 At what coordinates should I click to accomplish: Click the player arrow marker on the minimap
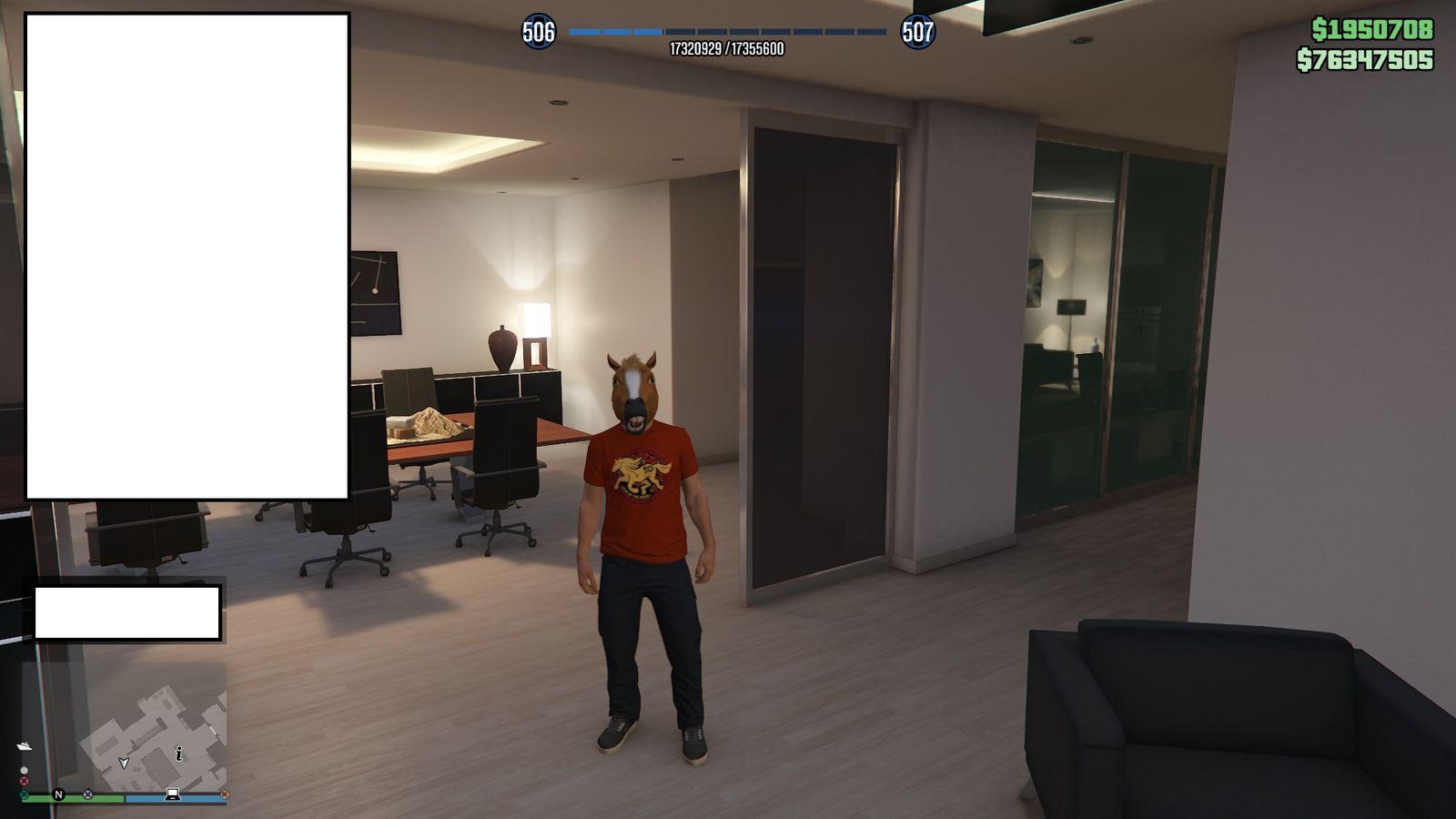(124, 763)
